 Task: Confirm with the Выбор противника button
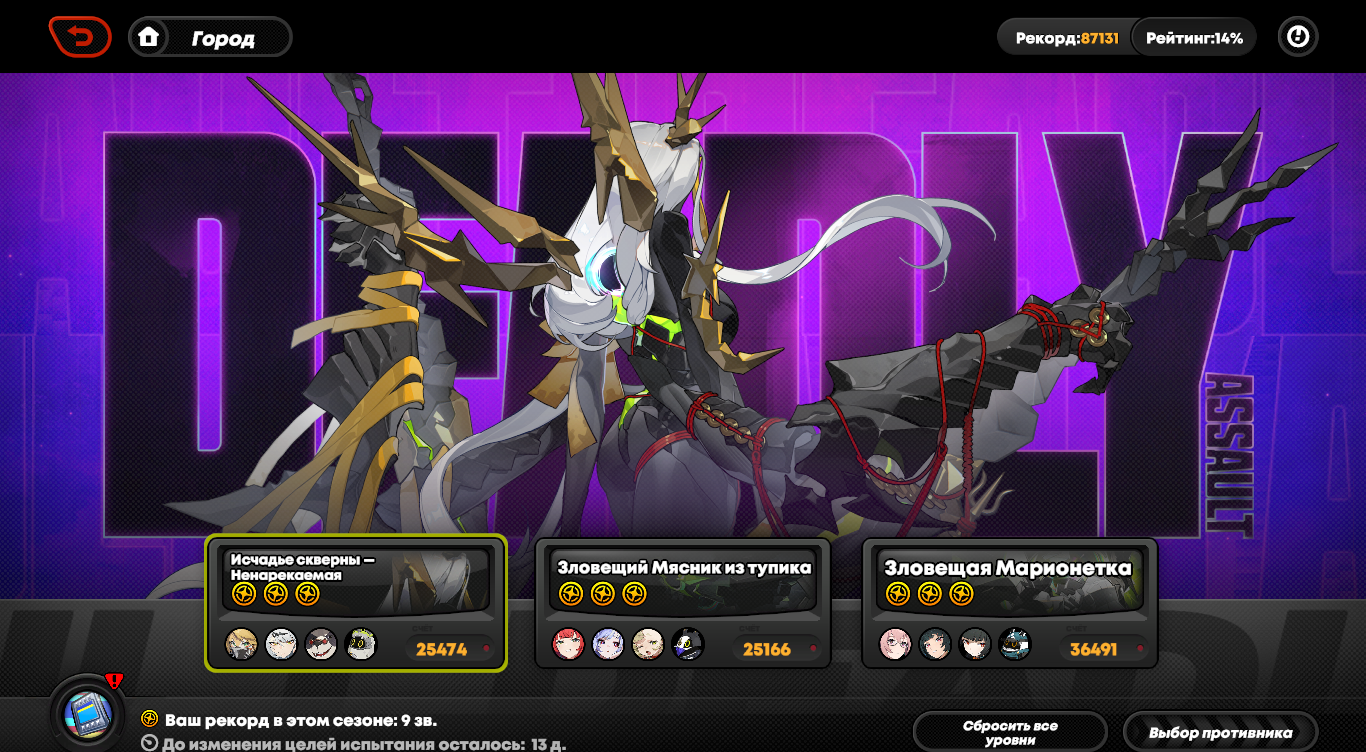click(1220, 732)
